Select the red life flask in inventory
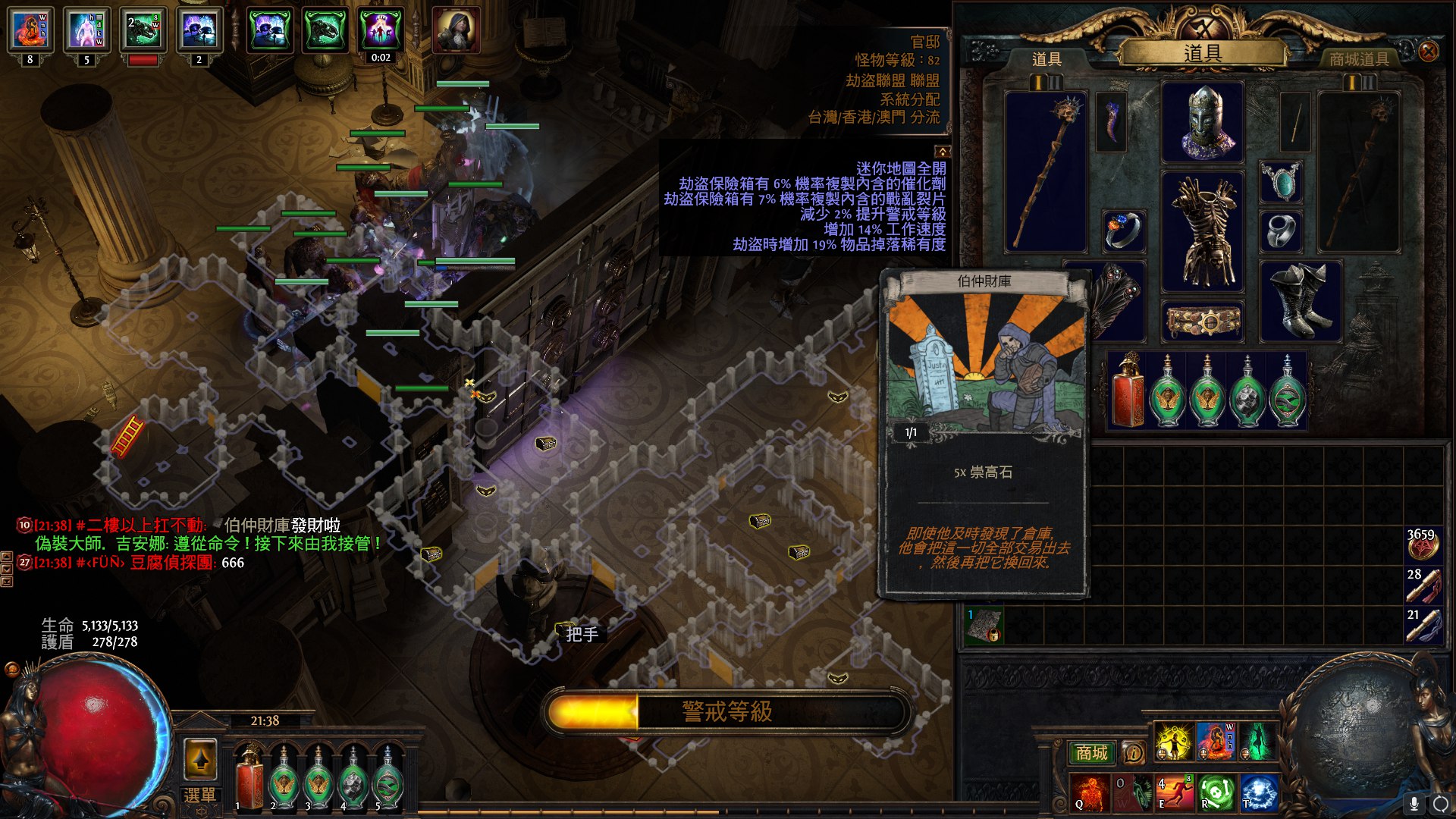 pyautogui.click(x=1128, y=391)
